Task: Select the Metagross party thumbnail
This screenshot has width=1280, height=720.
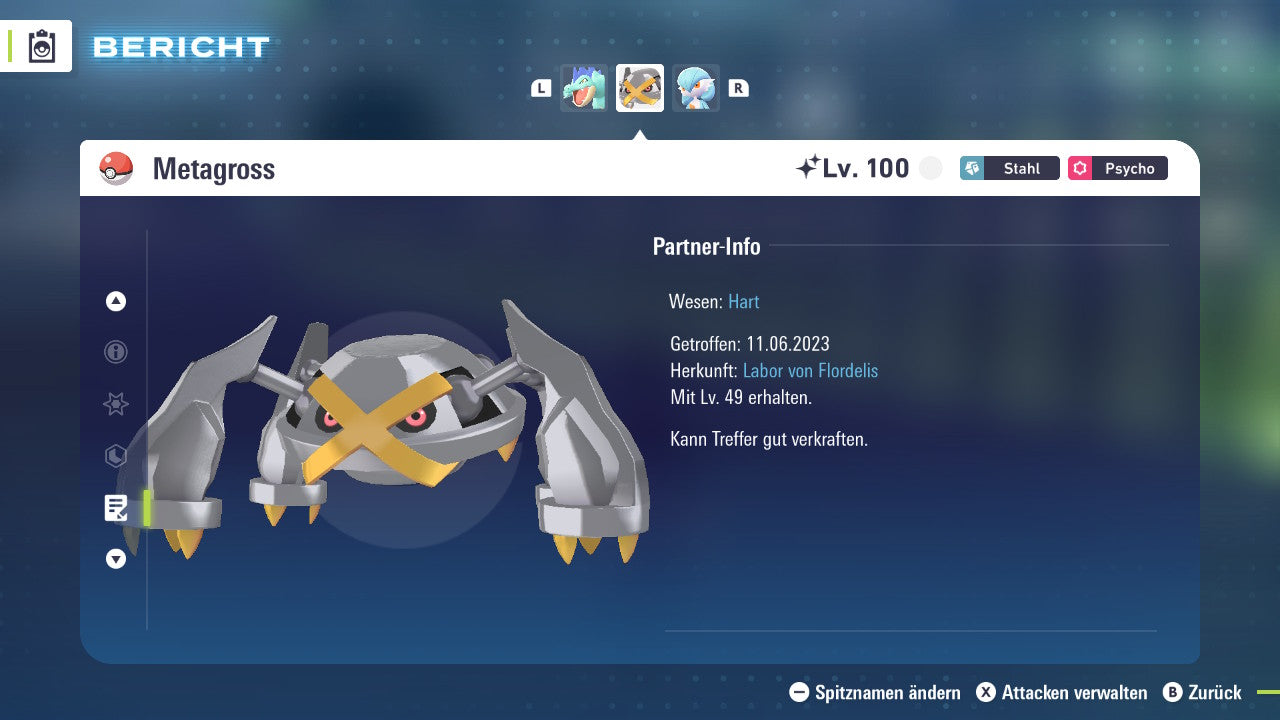Action: tap(640, 88)
